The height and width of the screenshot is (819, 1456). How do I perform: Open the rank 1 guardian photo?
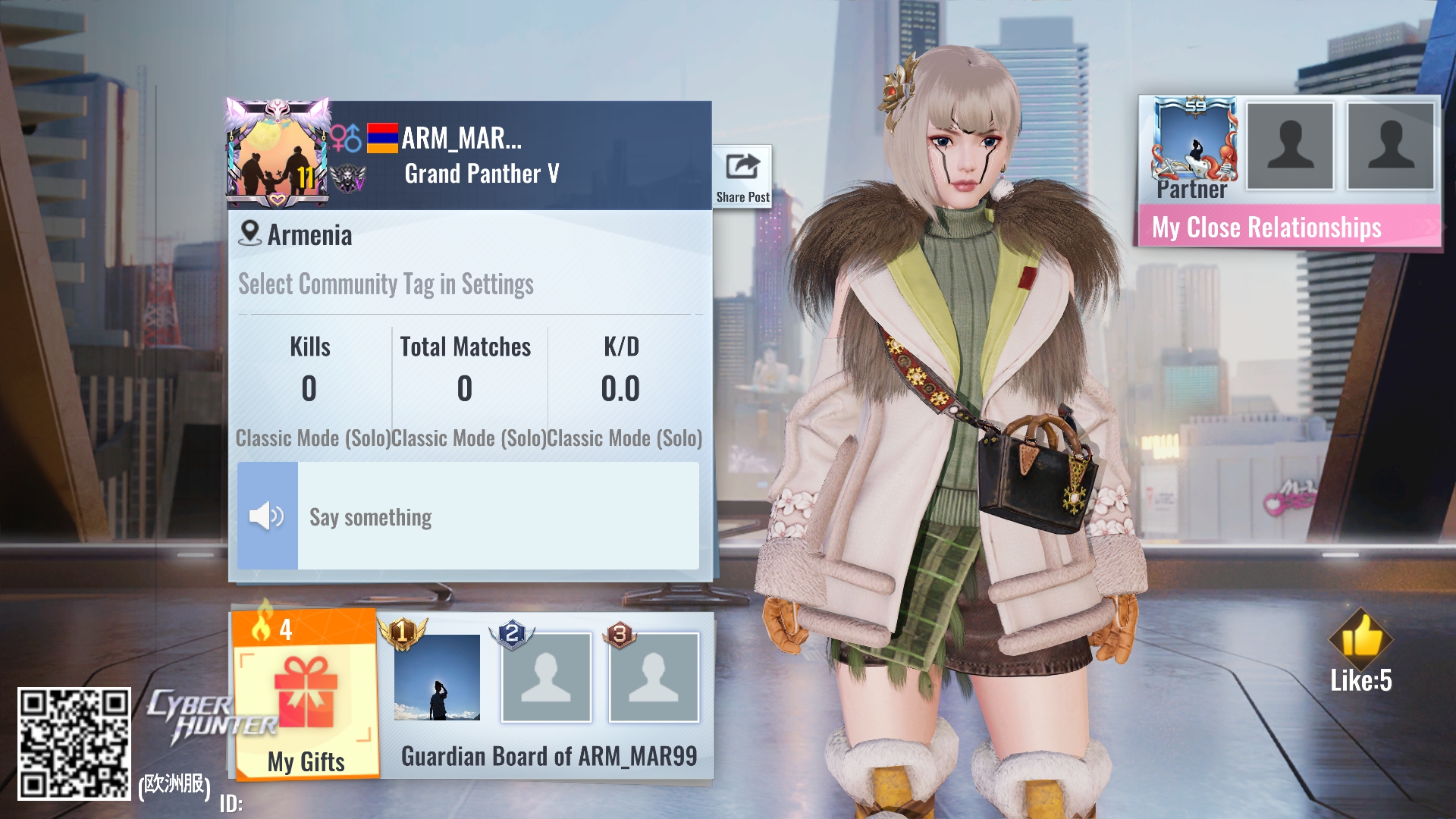[437, 677]
